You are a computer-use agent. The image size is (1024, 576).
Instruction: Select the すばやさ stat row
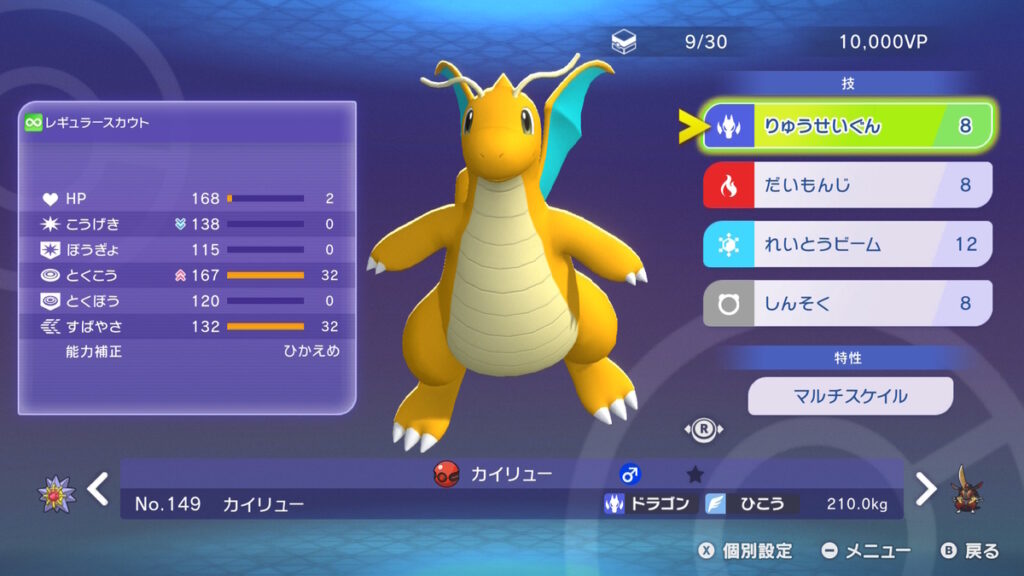click(186, 326)
